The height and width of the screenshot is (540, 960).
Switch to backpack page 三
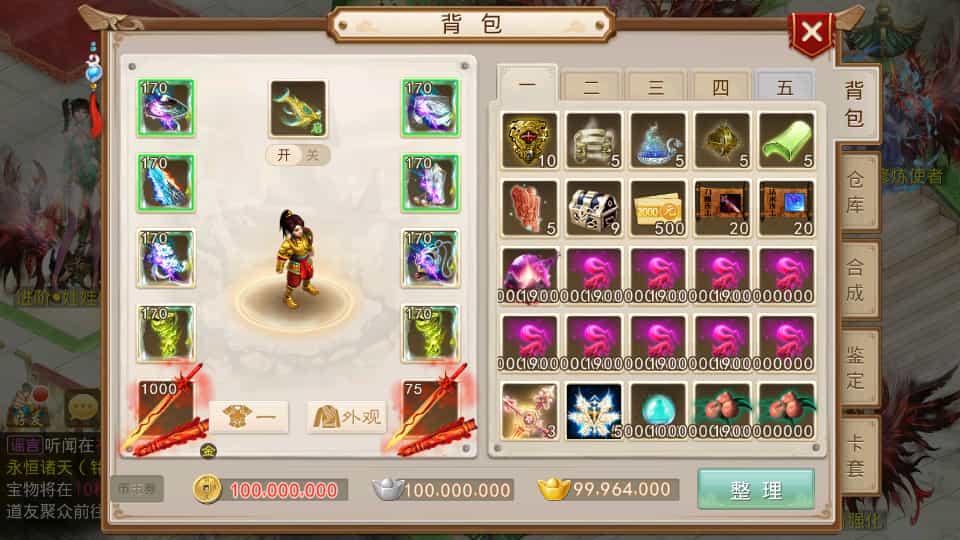(x=655, y=88)
